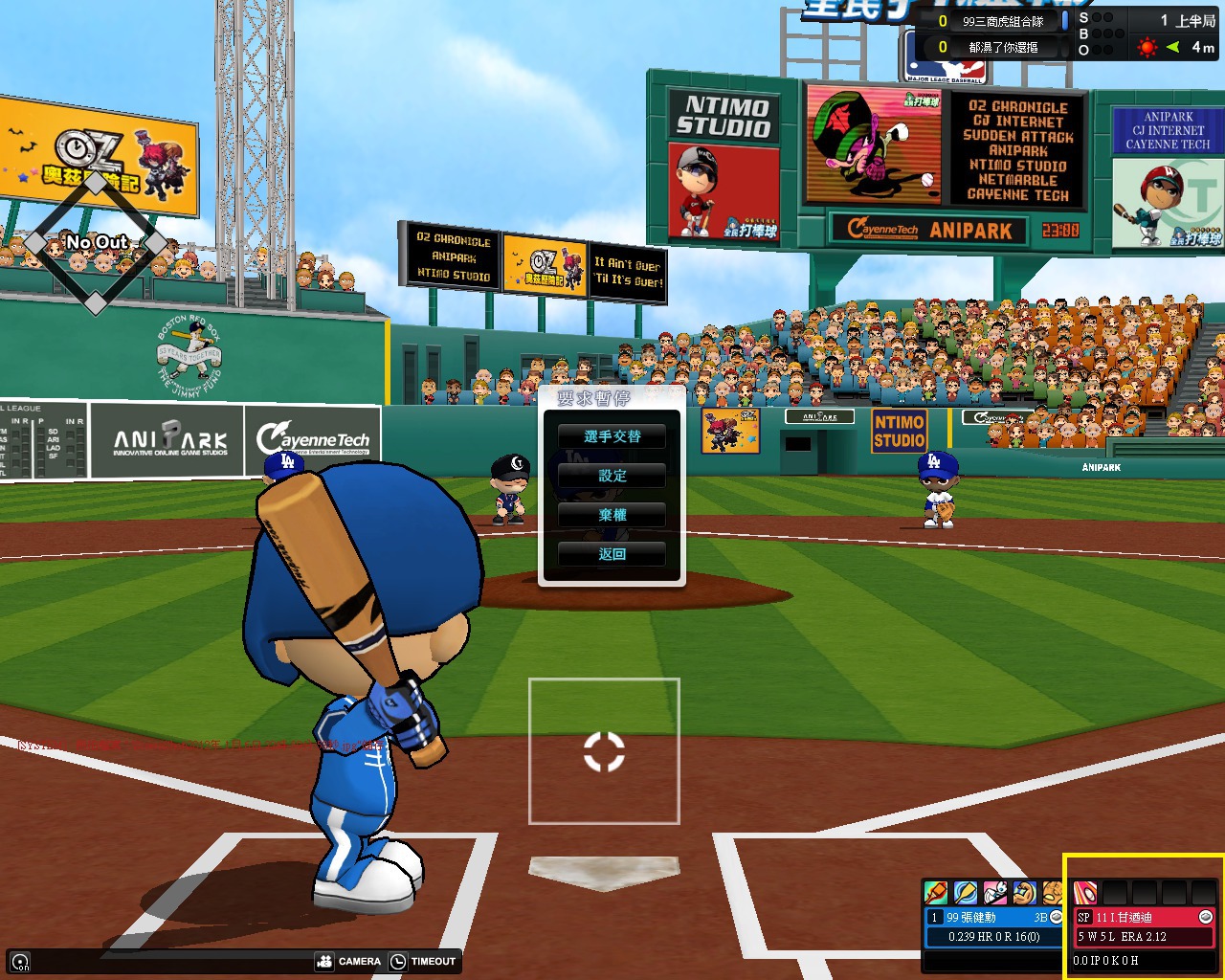Toggle the circular on indicator button

click(21, 962)
